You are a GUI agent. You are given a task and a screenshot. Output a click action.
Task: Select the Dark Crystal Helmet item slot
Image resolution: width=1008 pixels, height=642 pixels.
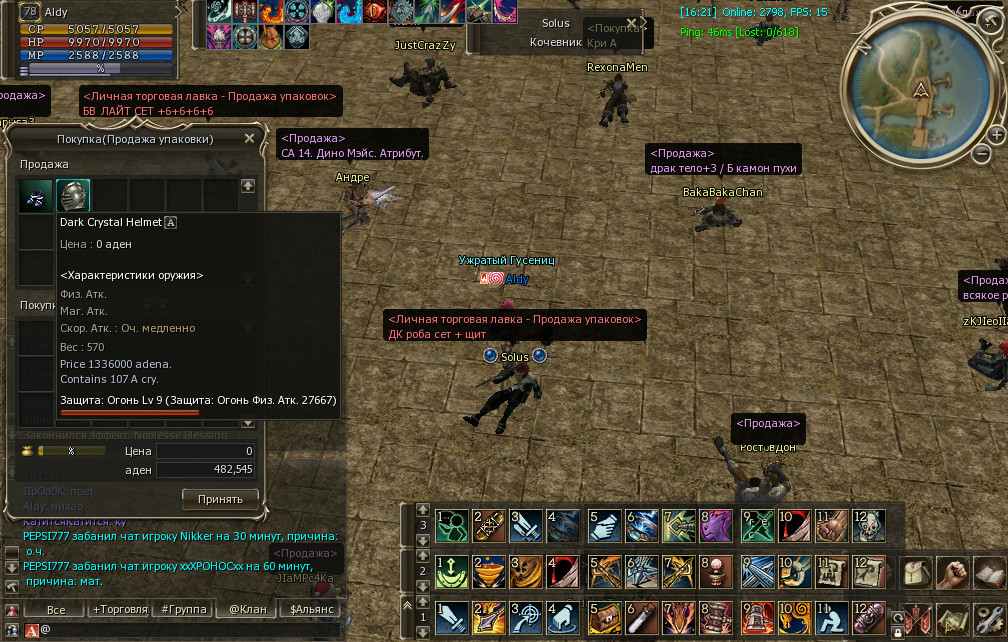pyautogui.click(x=73, y=195)
